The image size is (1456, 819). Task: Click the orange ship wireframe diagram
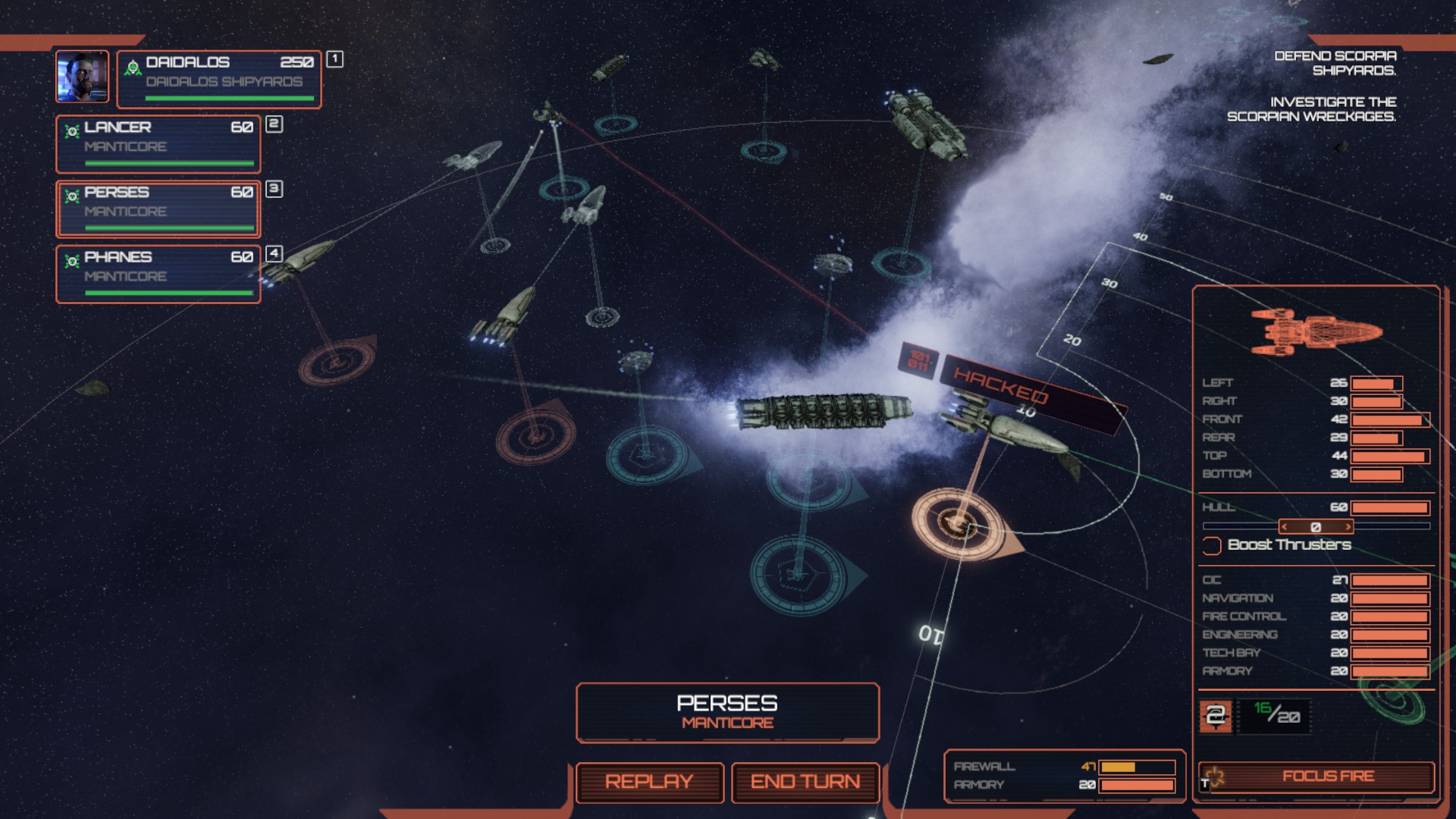click(1316, 331)
